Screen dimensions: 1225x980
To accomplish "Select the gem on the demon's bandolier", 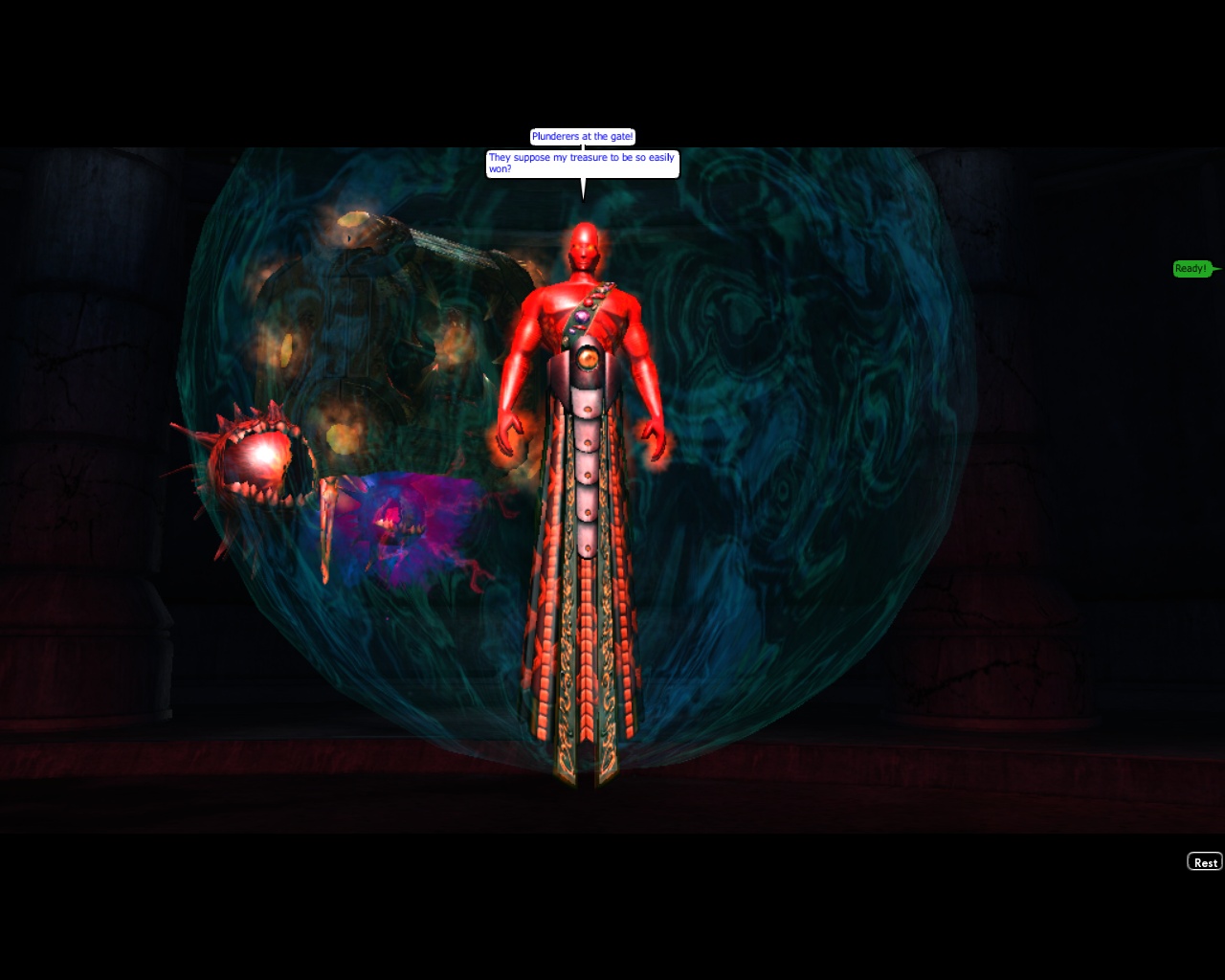I will [584, 316].
